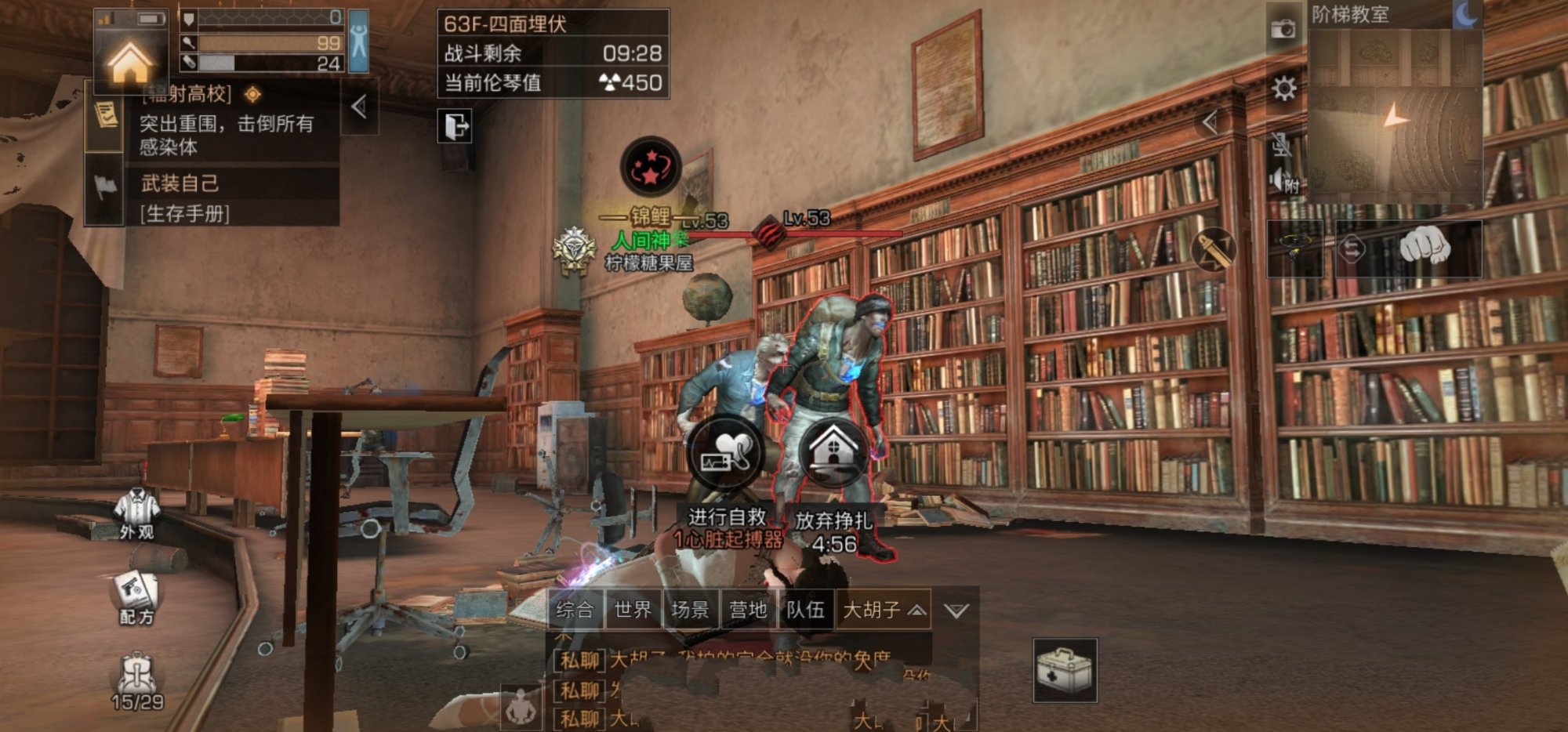1568x732 pixels.
Task: Open the gear settings menu
Action: (1283, 89)
